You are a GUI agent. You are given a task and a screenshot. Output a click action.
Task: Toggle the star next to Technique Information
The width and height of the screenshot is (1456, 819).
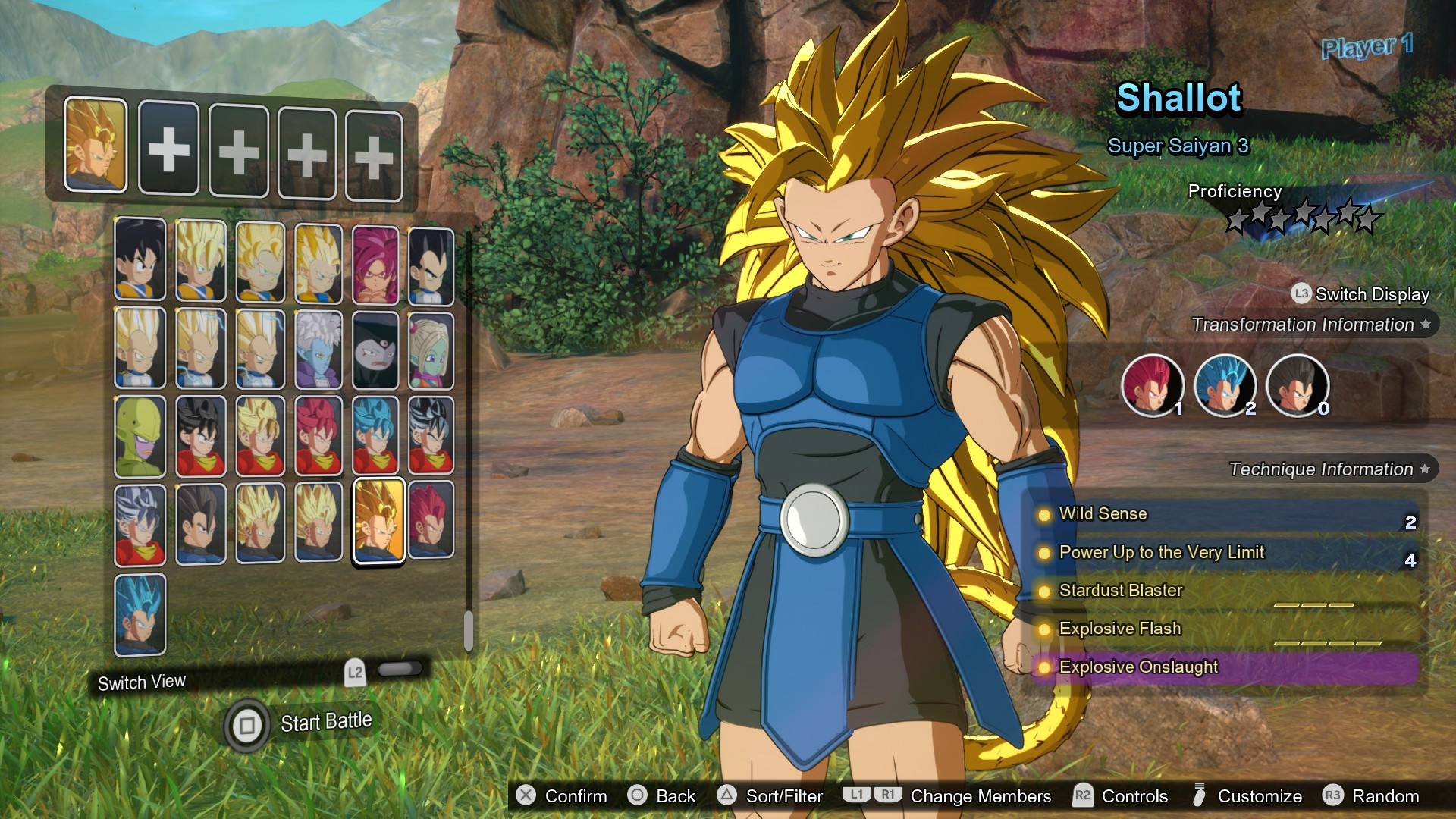click(x=1425, y=469)
